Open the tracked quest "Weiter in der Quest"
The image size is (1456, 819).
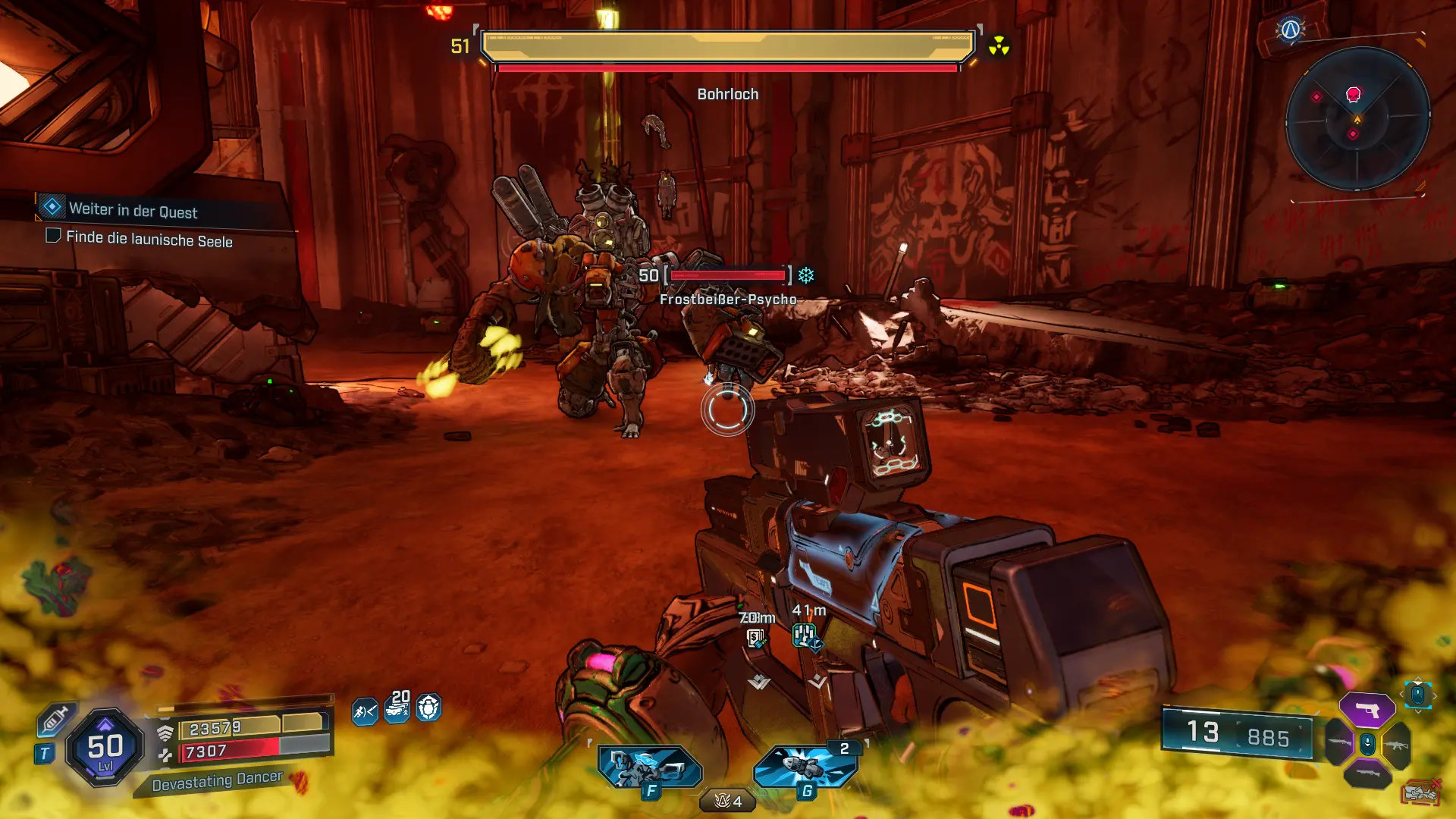133,209
